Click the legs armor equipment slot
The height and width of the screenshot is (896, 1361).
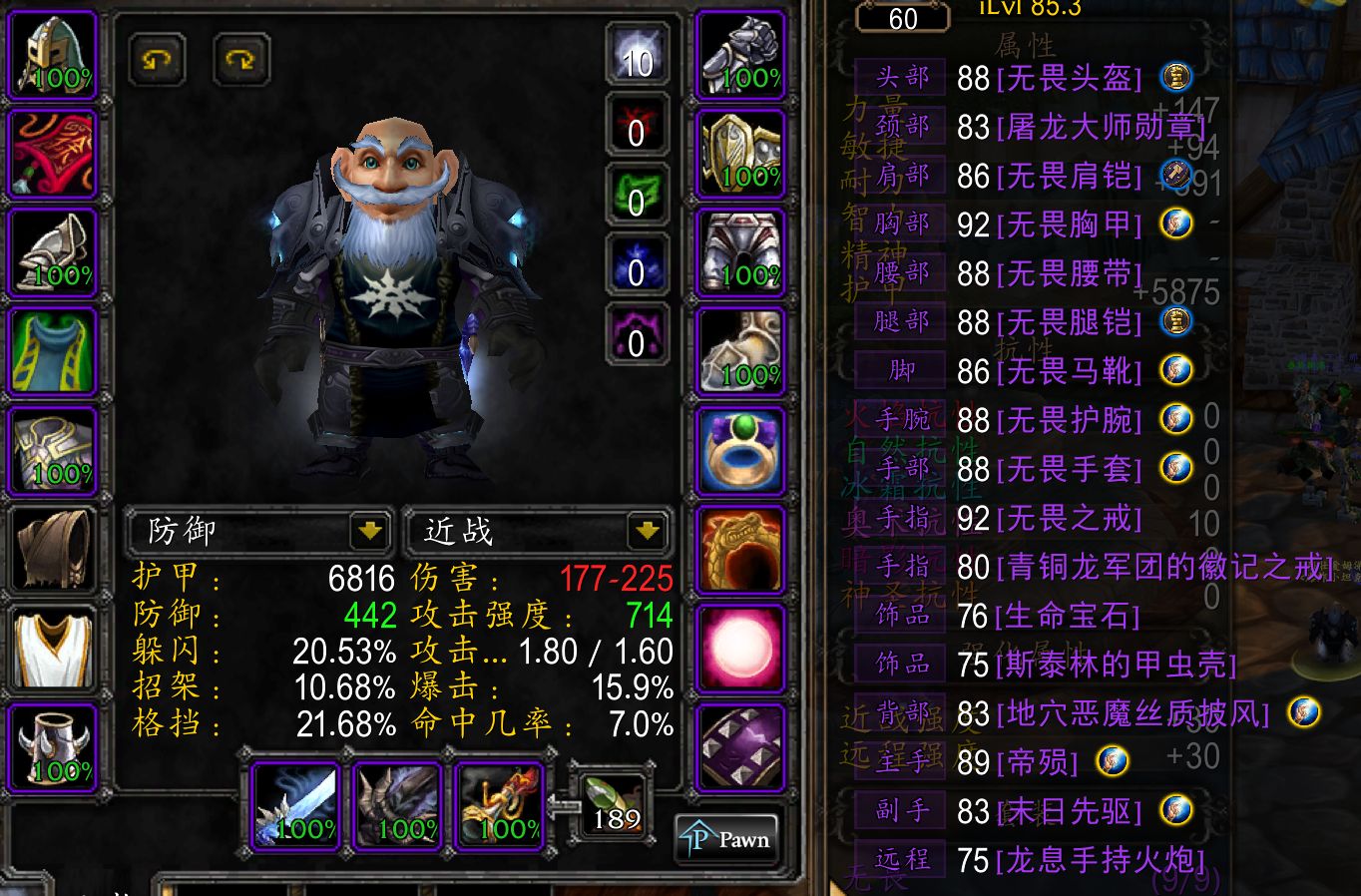(x=739, y=251)
